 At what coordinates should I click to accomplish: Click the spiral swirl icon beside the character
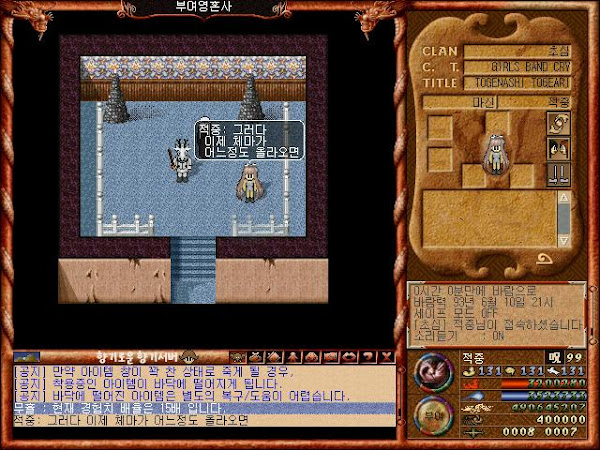[x=558, y=124]
